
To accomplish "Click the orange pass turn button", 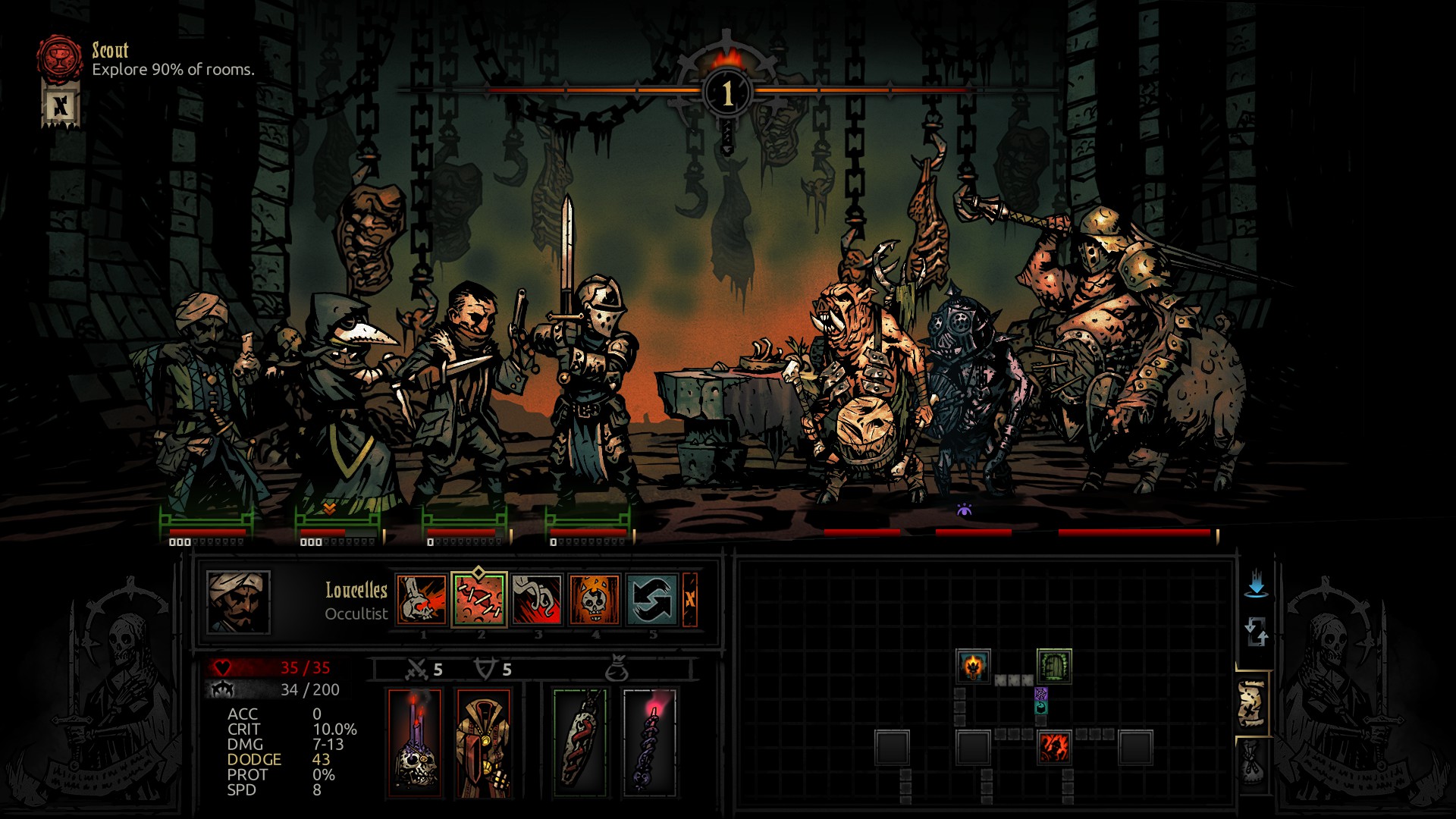I will pyautogui.click(x=690, y=600).
